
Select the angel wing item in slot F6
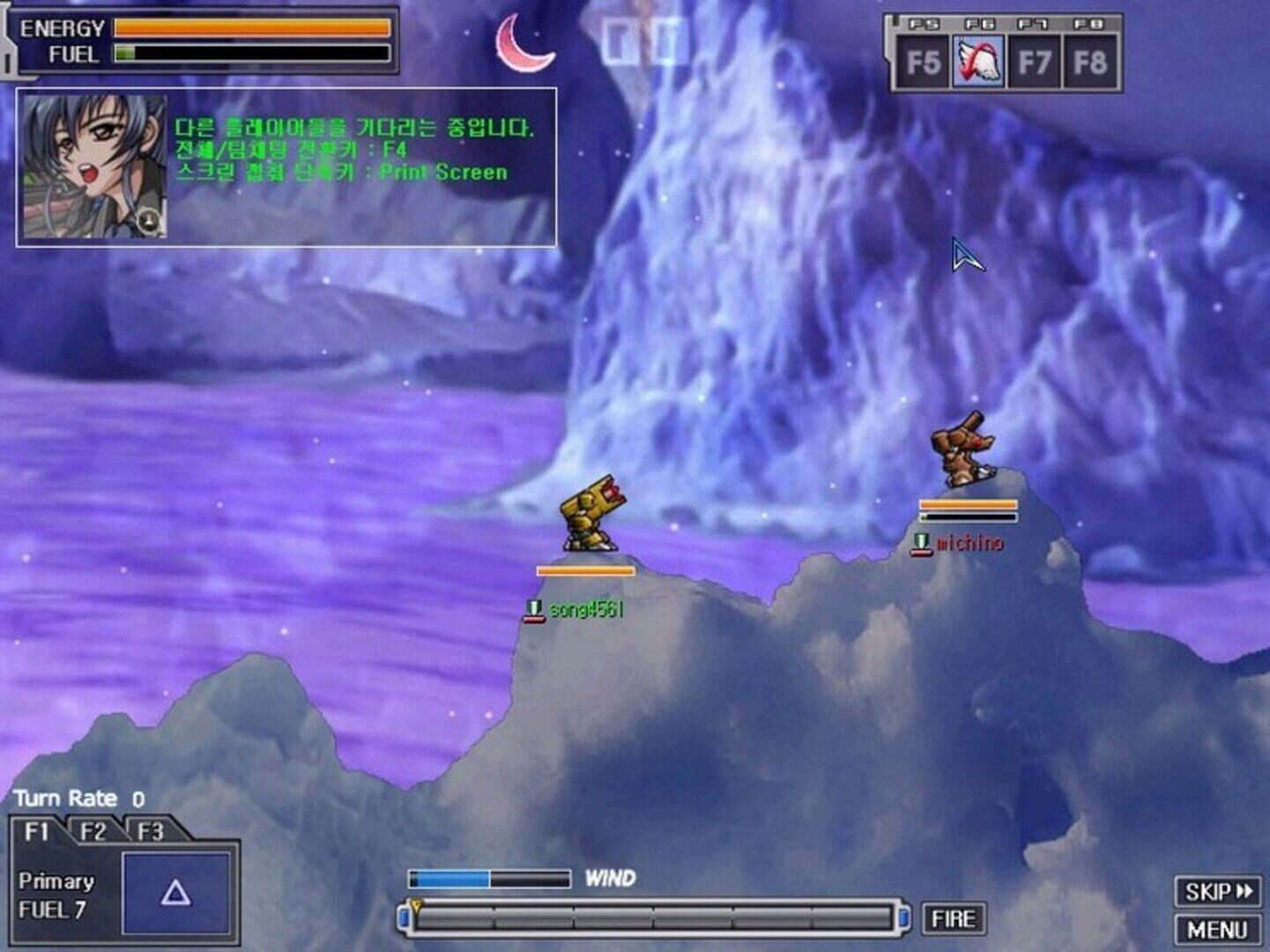click(x=978, y=62)
